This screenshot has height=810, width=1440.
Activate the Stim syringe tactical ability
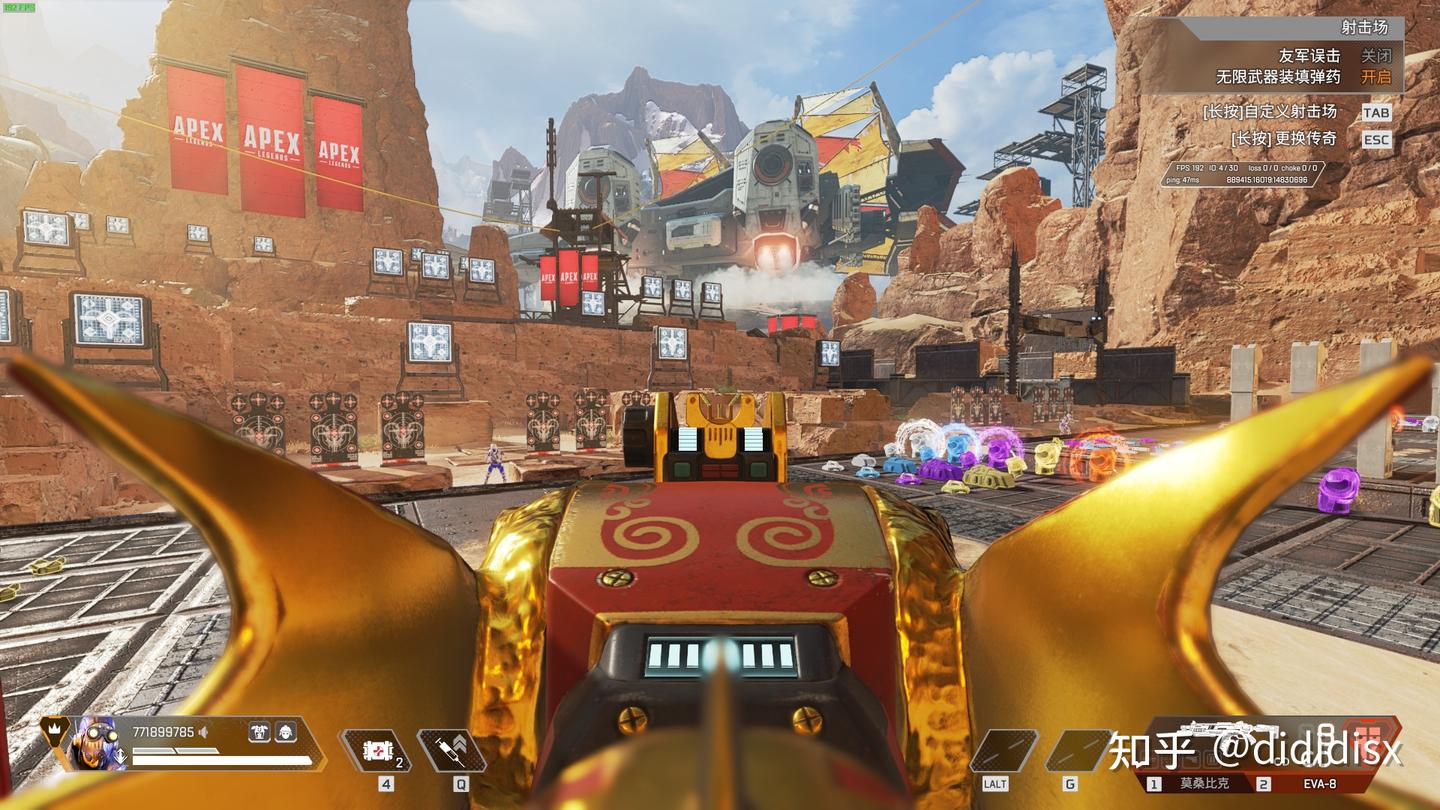pos(452,750)
